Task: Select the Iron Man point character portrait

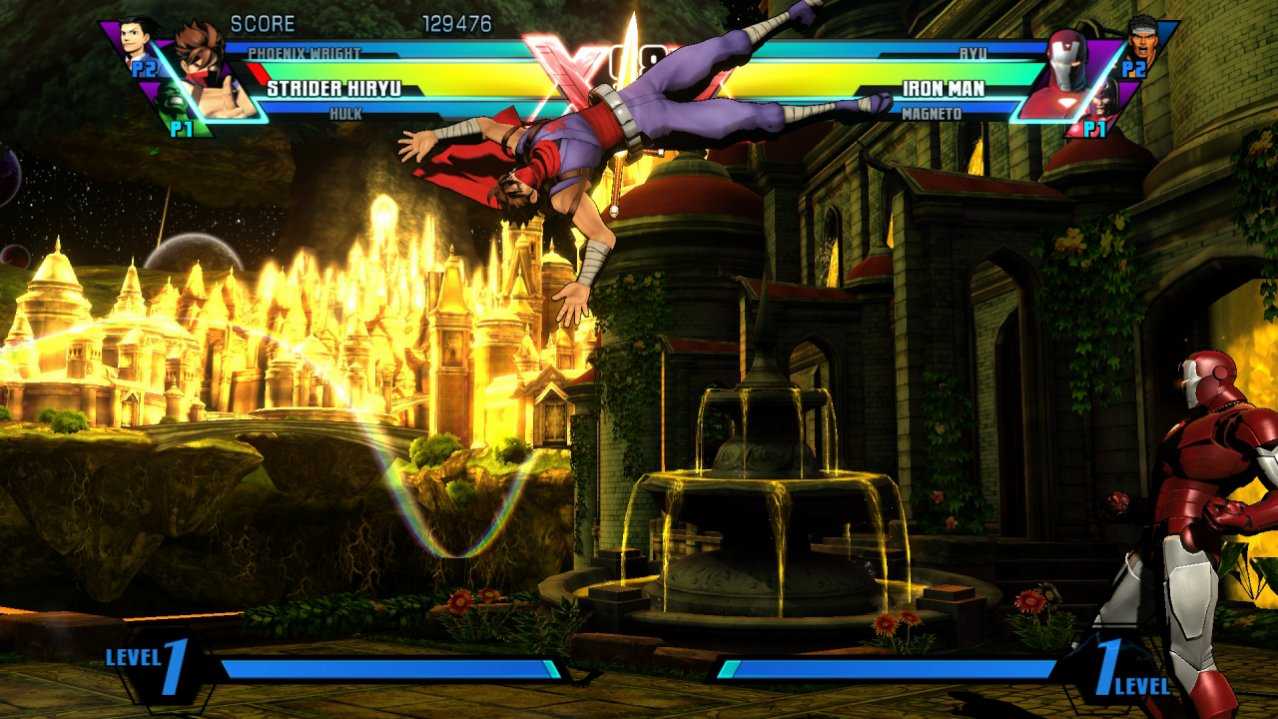Action: [1065, 72]
